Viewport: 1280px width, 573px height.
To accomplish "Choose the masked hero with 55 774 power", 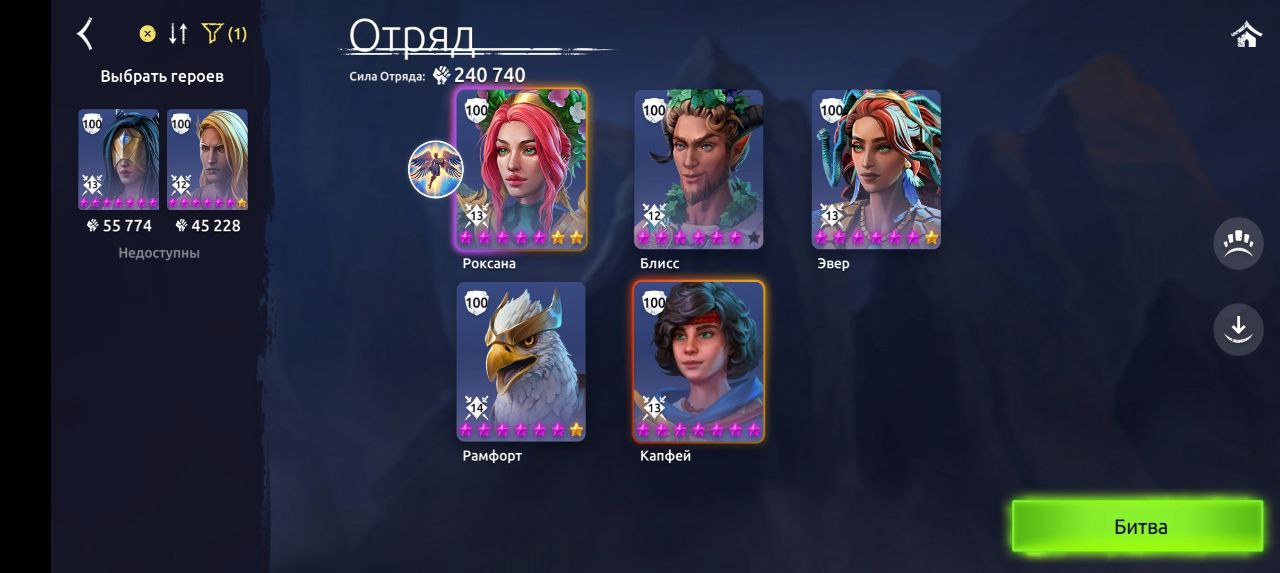I will click(119, 159).
